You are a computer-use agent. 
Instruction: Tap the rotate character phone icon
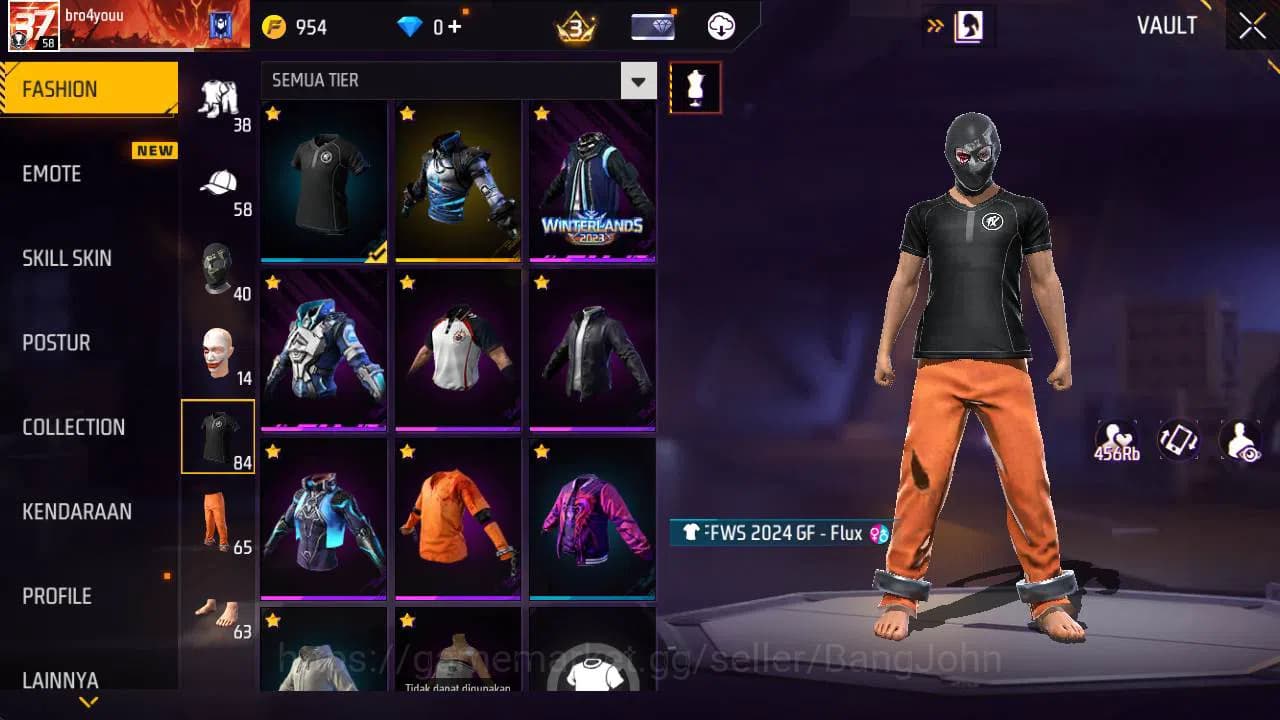[x=1177, y=440]
